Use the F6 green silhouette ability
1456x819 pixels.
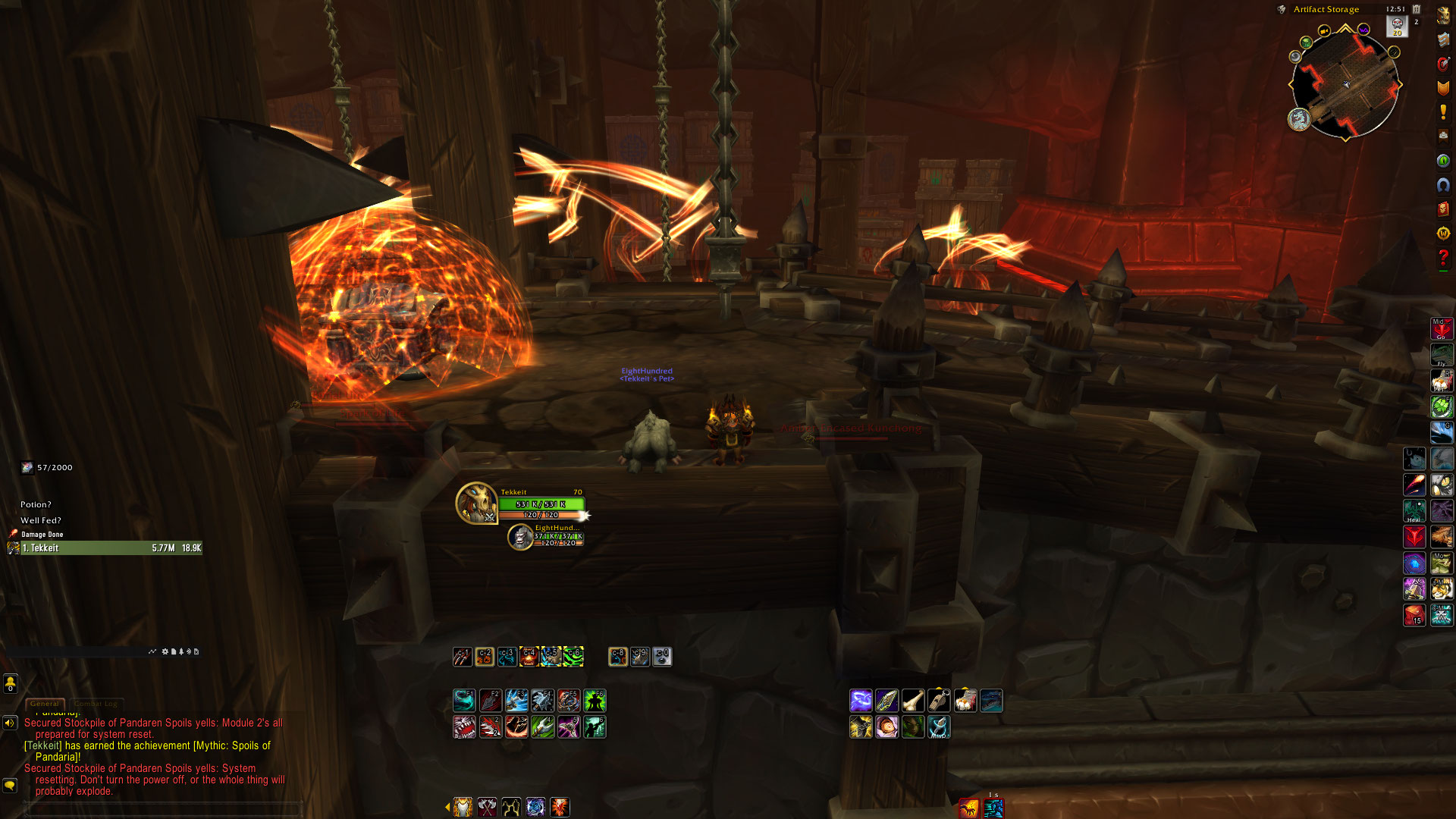click(x=595, y=700)
